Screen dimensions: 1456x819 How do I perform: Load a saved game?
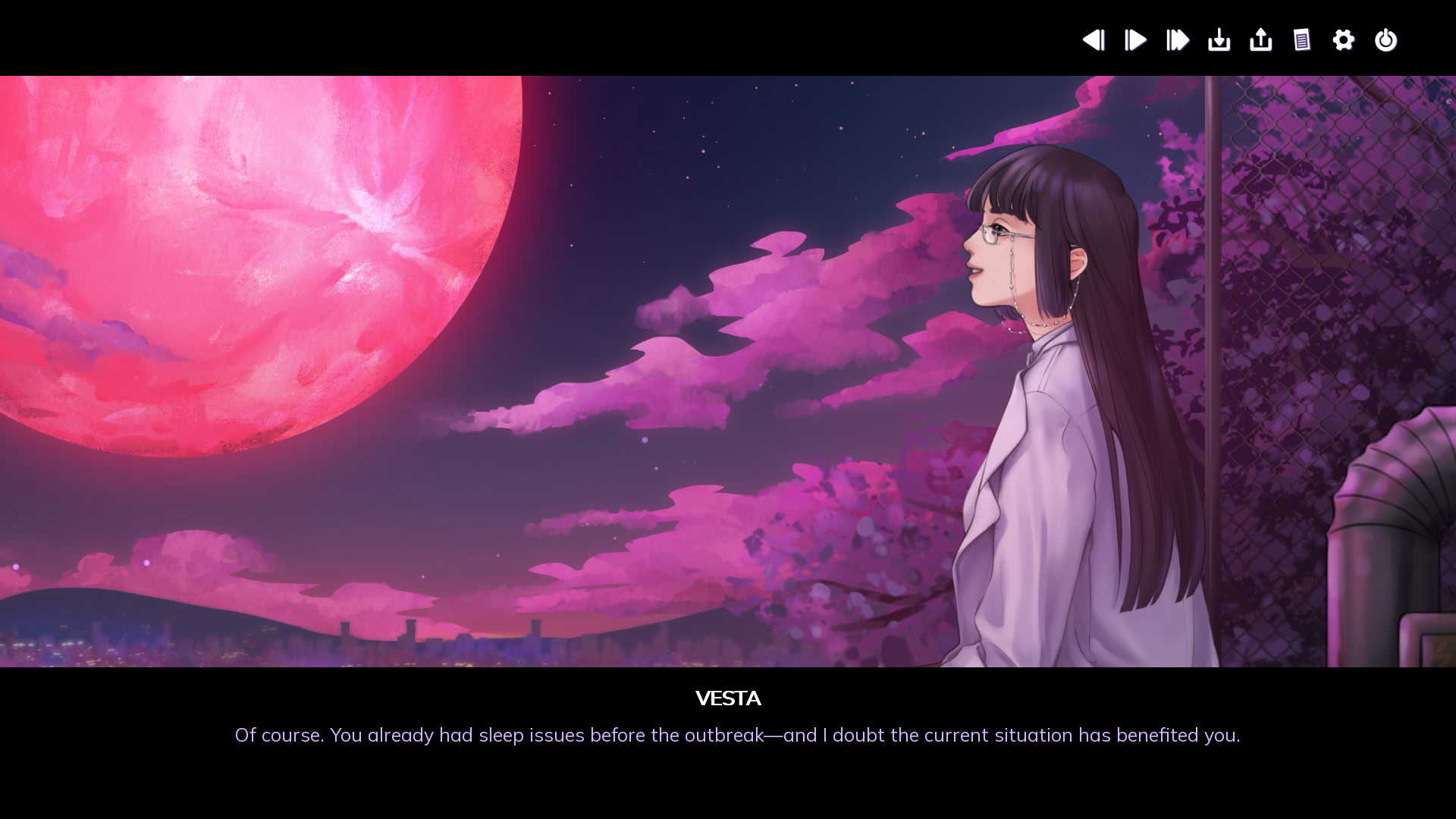pyautogui.click(x=1260, y=40)
